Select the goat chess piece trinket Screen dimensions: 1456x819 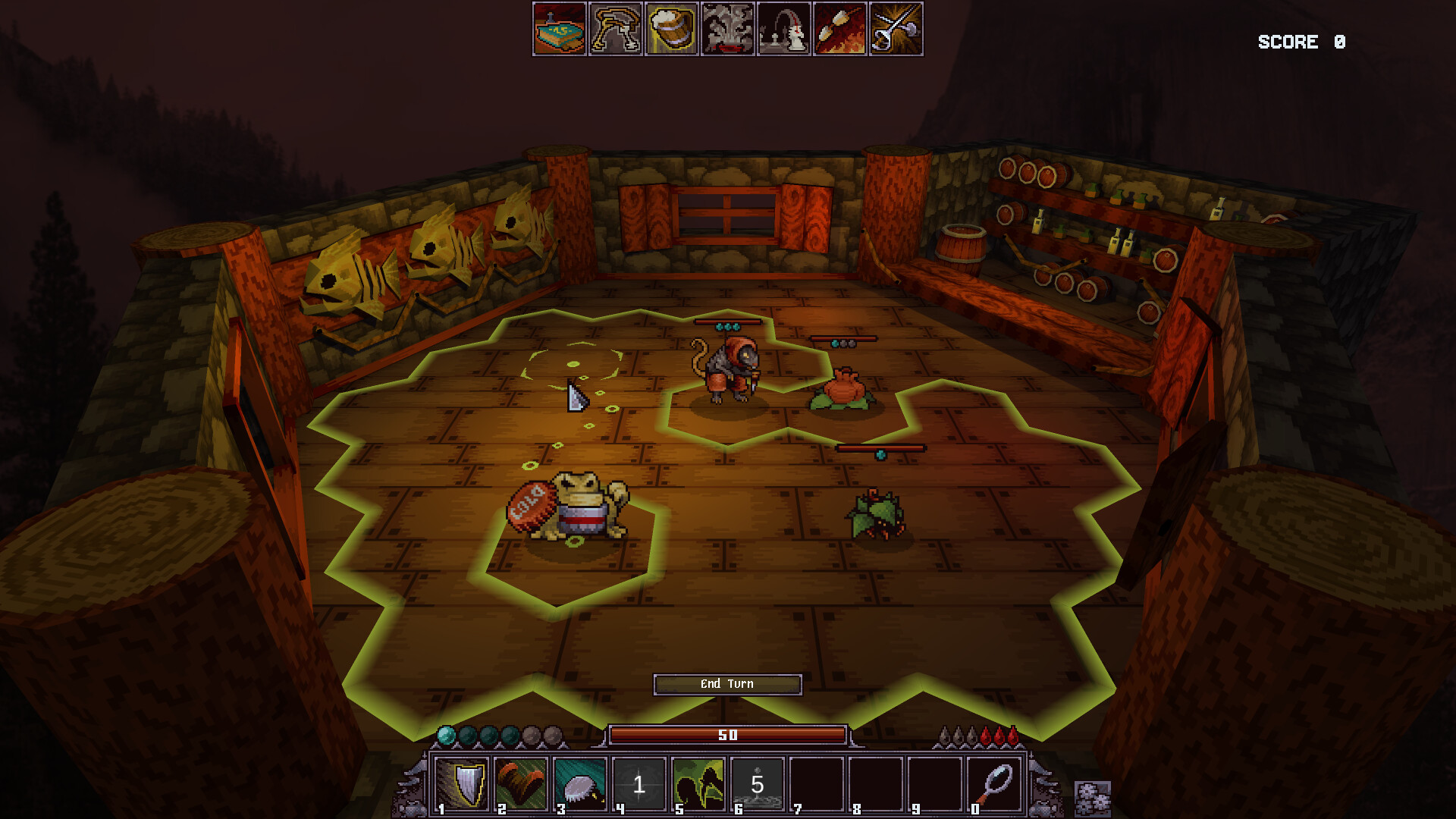(x=783, y=32)
